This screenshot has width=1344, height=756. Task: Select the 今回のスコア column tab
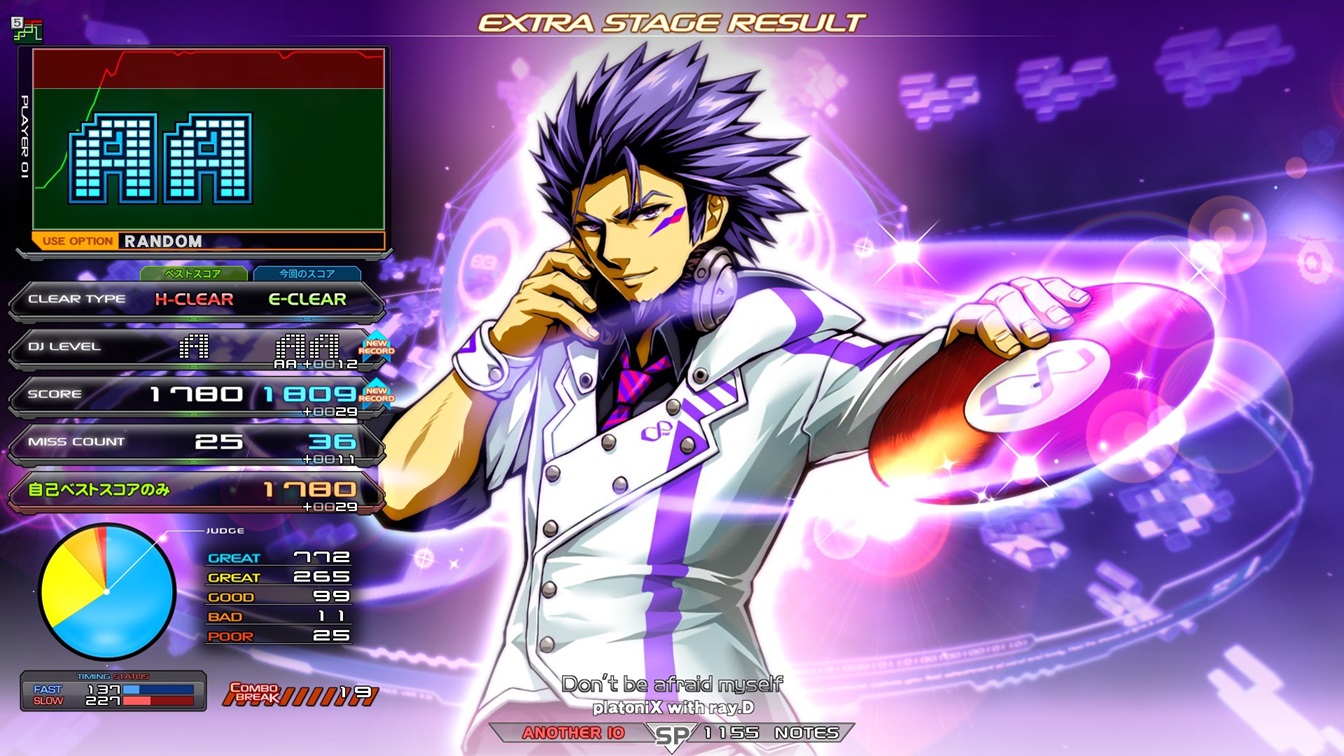coord(307,273)
